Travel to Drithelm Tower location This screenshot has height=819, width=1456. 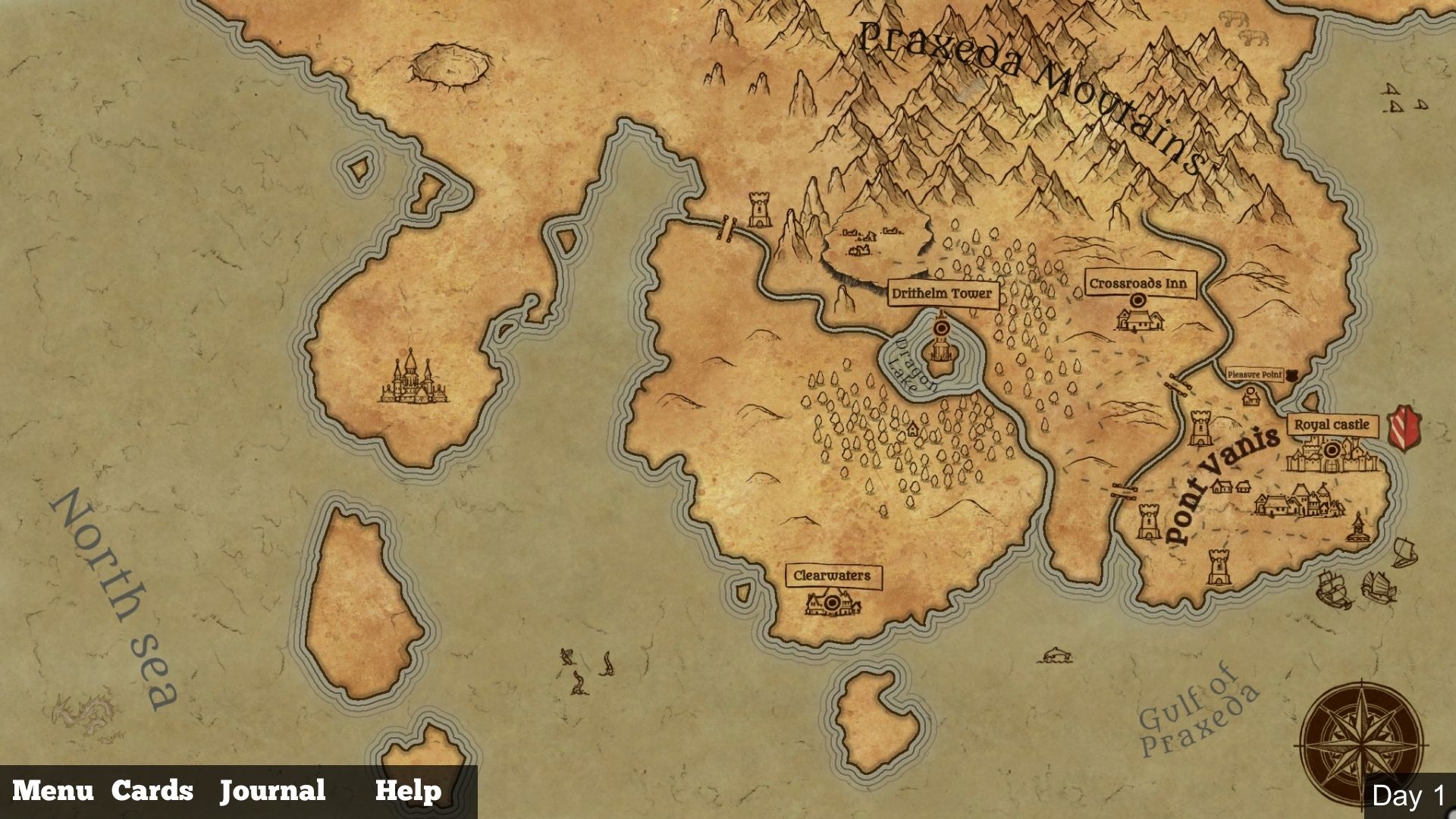coord(942,328)
